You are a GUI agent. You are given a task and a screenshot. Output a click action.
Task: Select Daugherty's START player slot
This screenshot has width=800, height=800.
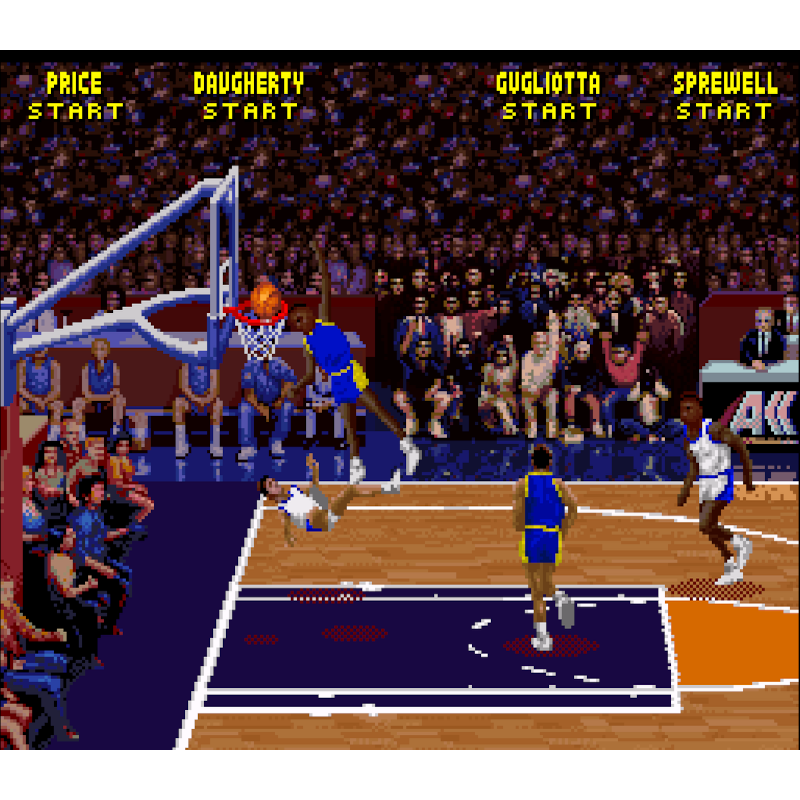point(249,111)
